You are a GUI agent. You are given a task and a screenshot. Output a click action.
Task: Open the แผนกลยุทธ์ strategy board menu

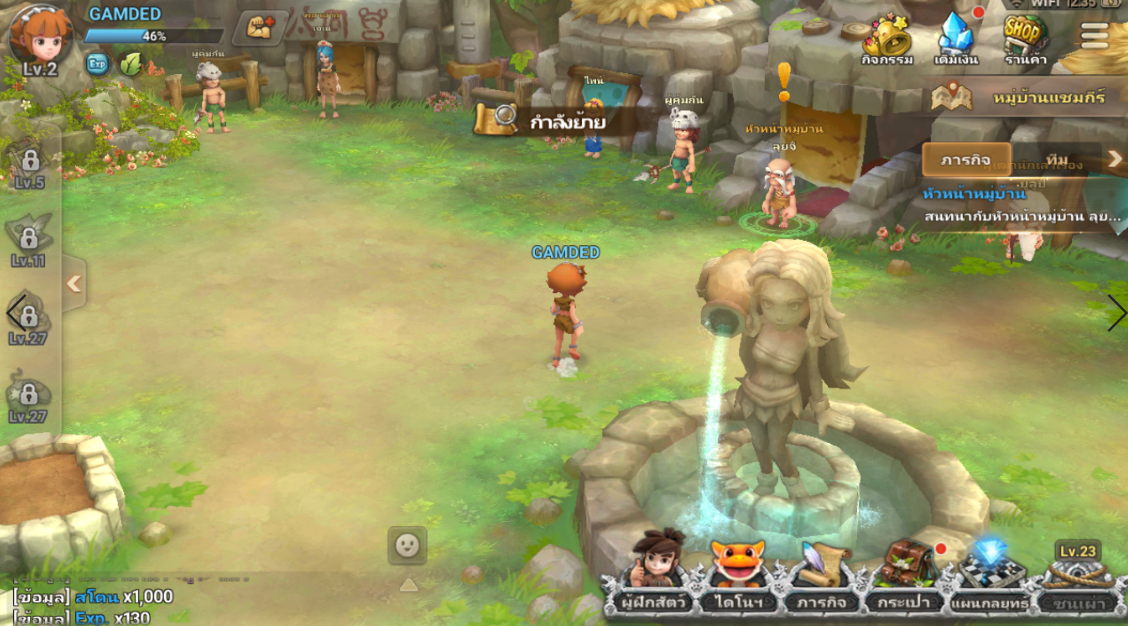tap(990, 574)
